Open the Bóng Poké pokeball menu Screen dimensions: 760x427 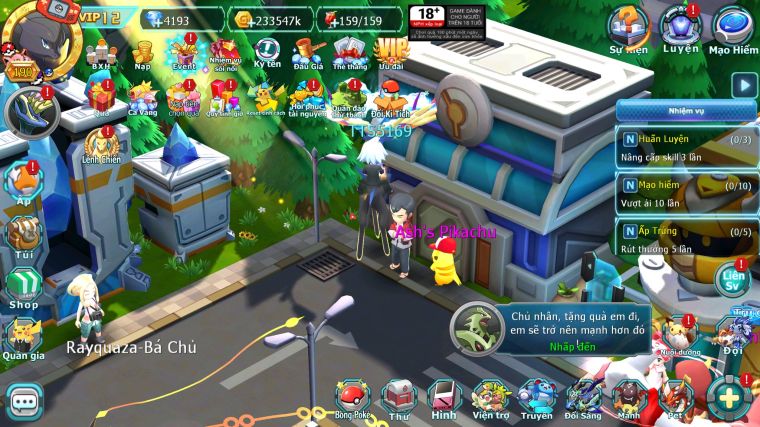click(352, 398)
